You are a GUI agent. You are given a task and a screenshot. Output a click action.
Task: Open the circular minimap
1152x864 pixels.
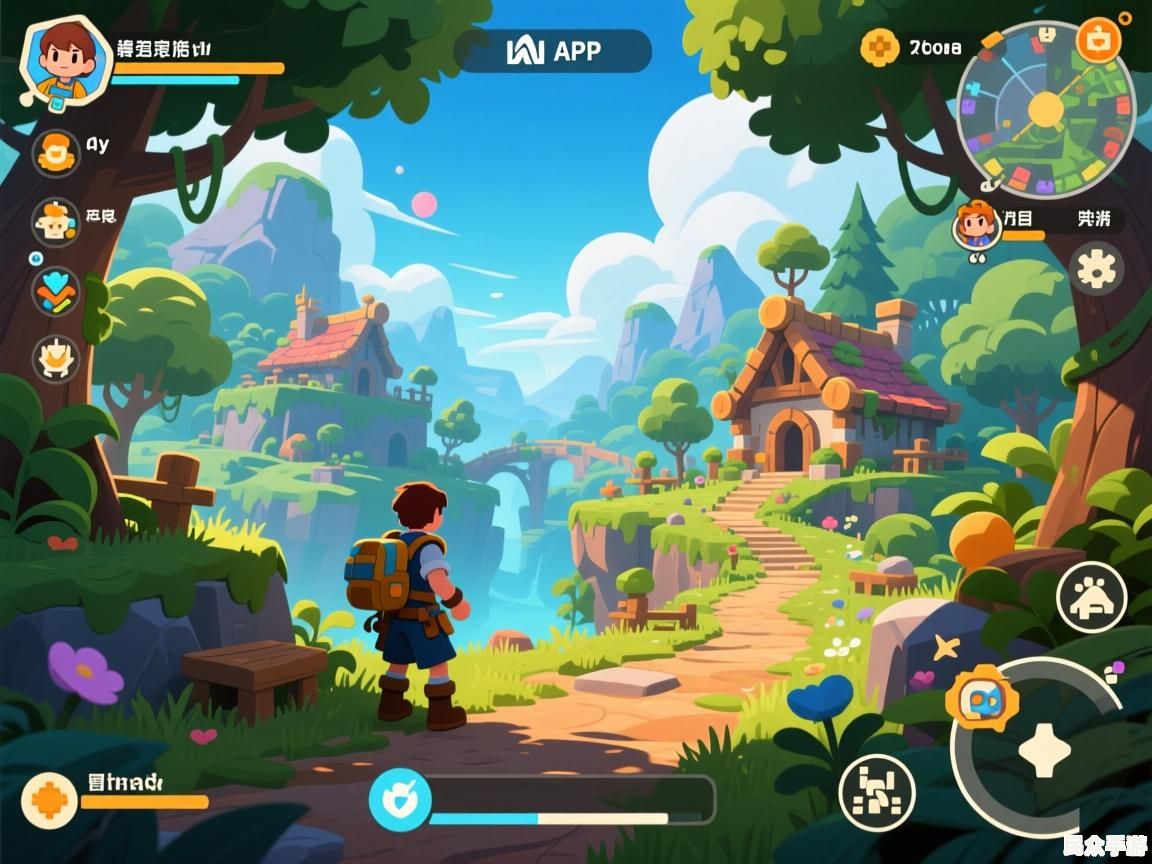[1045, 110]
